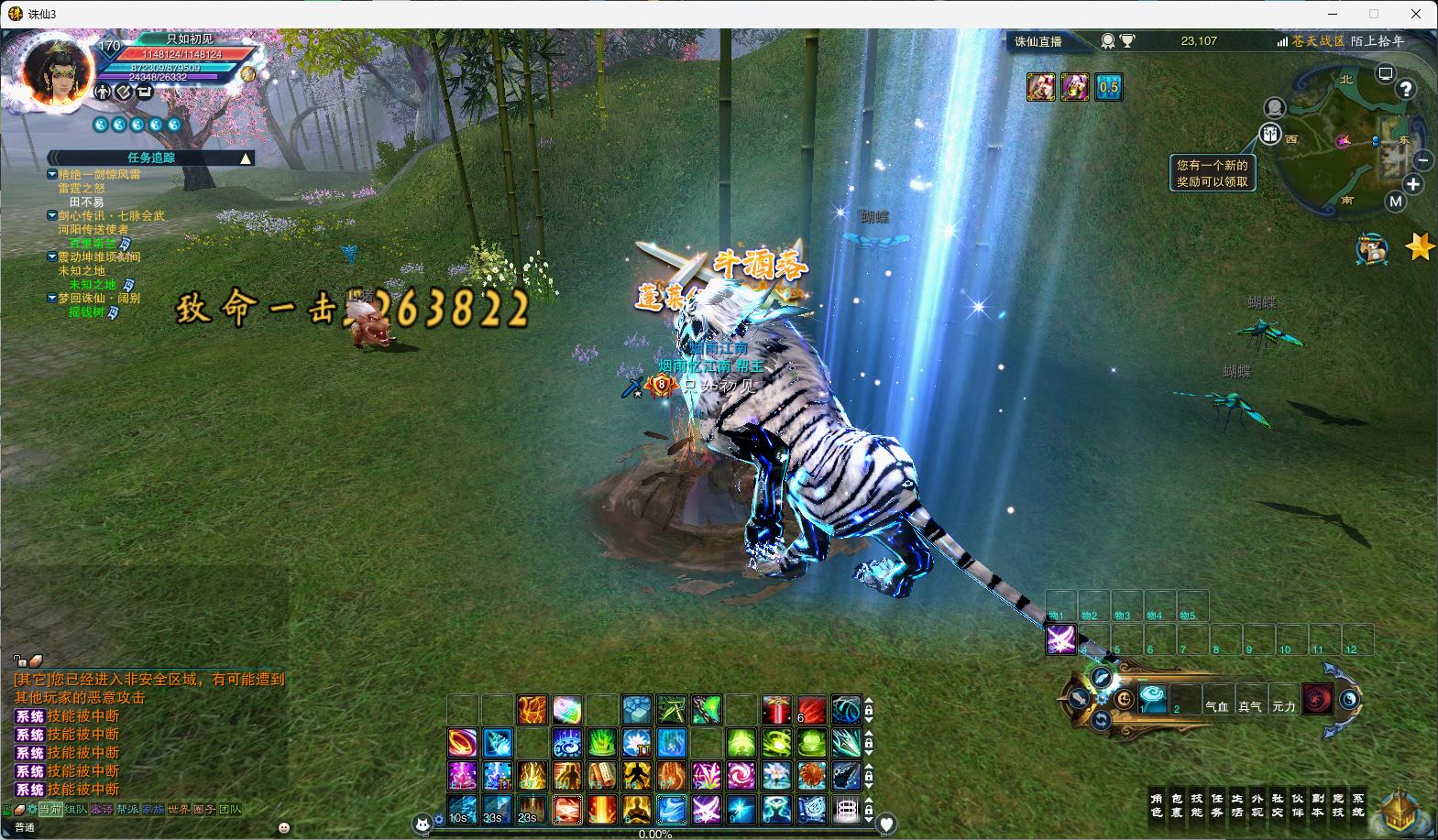Open the question mark help button
1438x840 pixels.
[1405, 89]
